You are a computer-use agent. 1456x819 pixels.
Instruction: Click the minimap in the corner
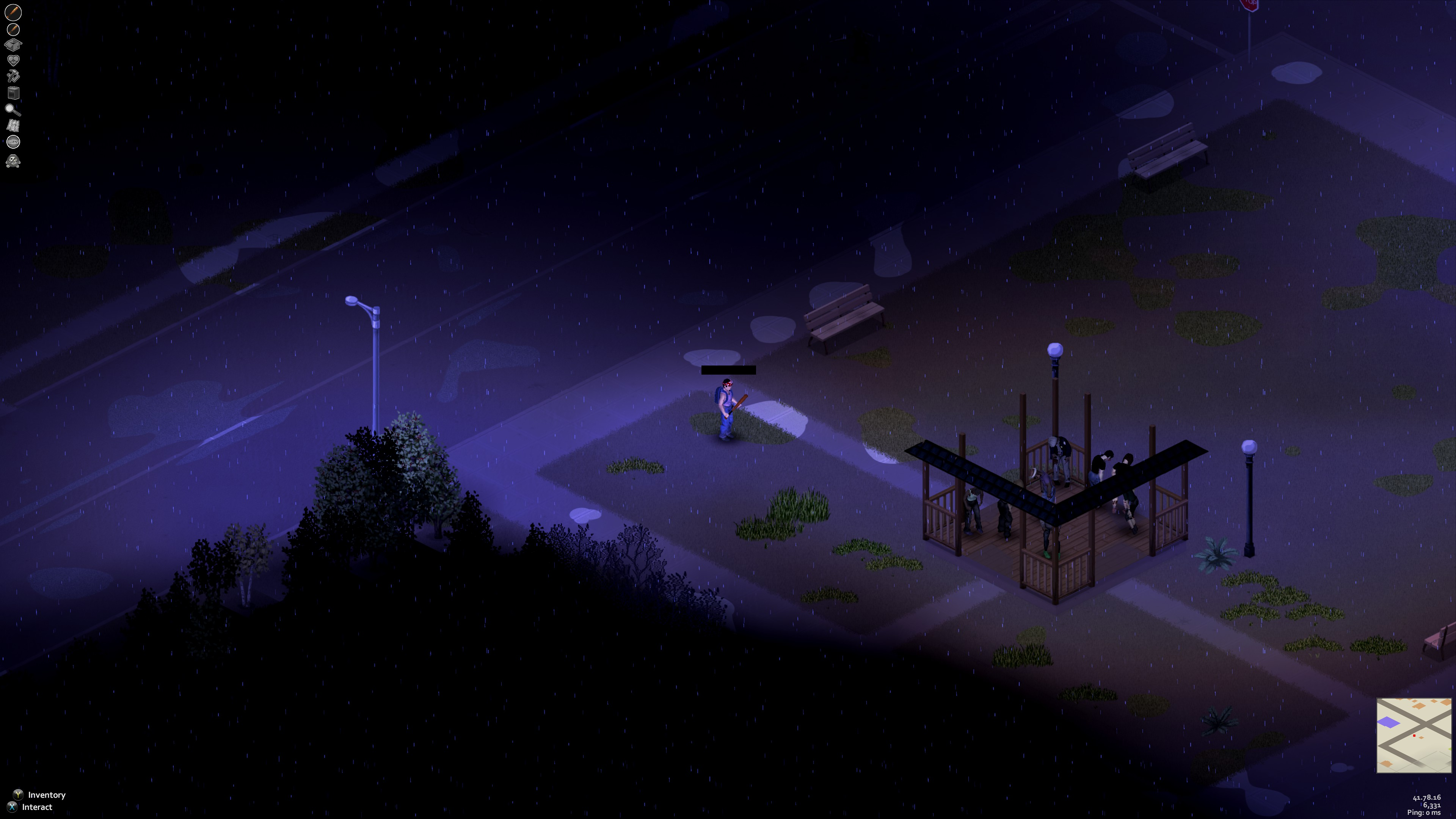coord(1414,735)
